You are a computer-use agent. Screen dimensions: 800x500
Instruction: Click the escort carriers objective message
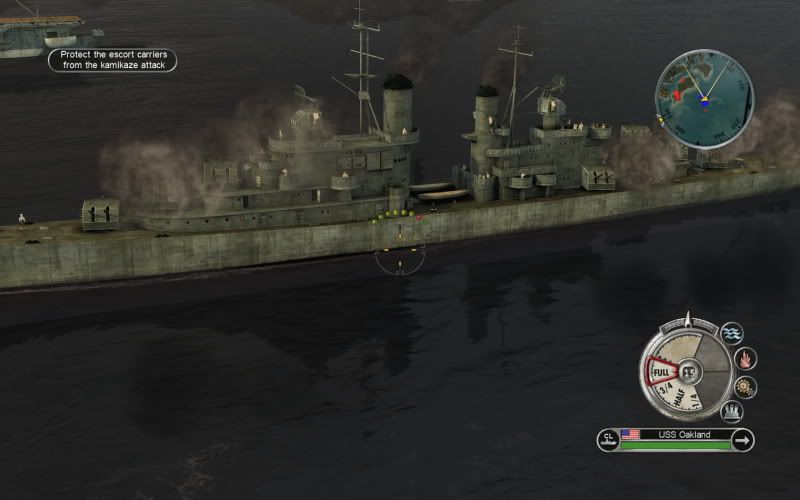pos(113,60)
